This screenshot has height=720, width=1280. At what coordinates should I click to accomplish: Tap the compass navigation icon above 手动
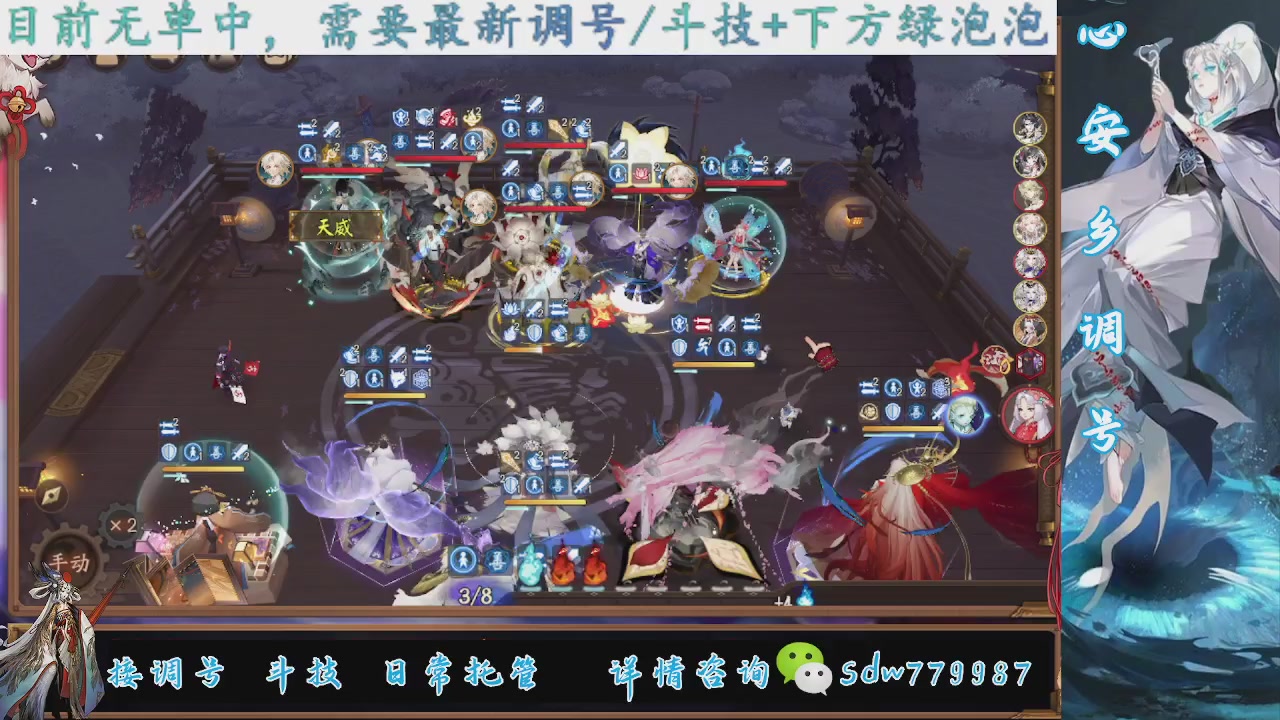pyautogui.click(x=52, y=494)
